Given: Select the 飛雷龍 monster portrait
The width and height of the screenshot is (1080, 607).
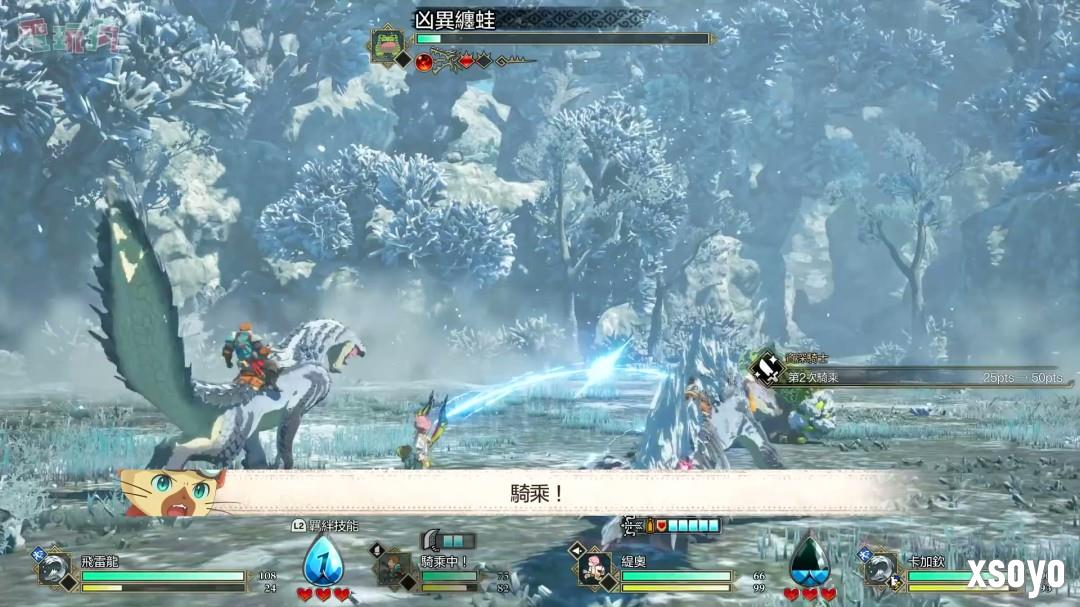Looking at the screenshot, I should tap(55, 569).
